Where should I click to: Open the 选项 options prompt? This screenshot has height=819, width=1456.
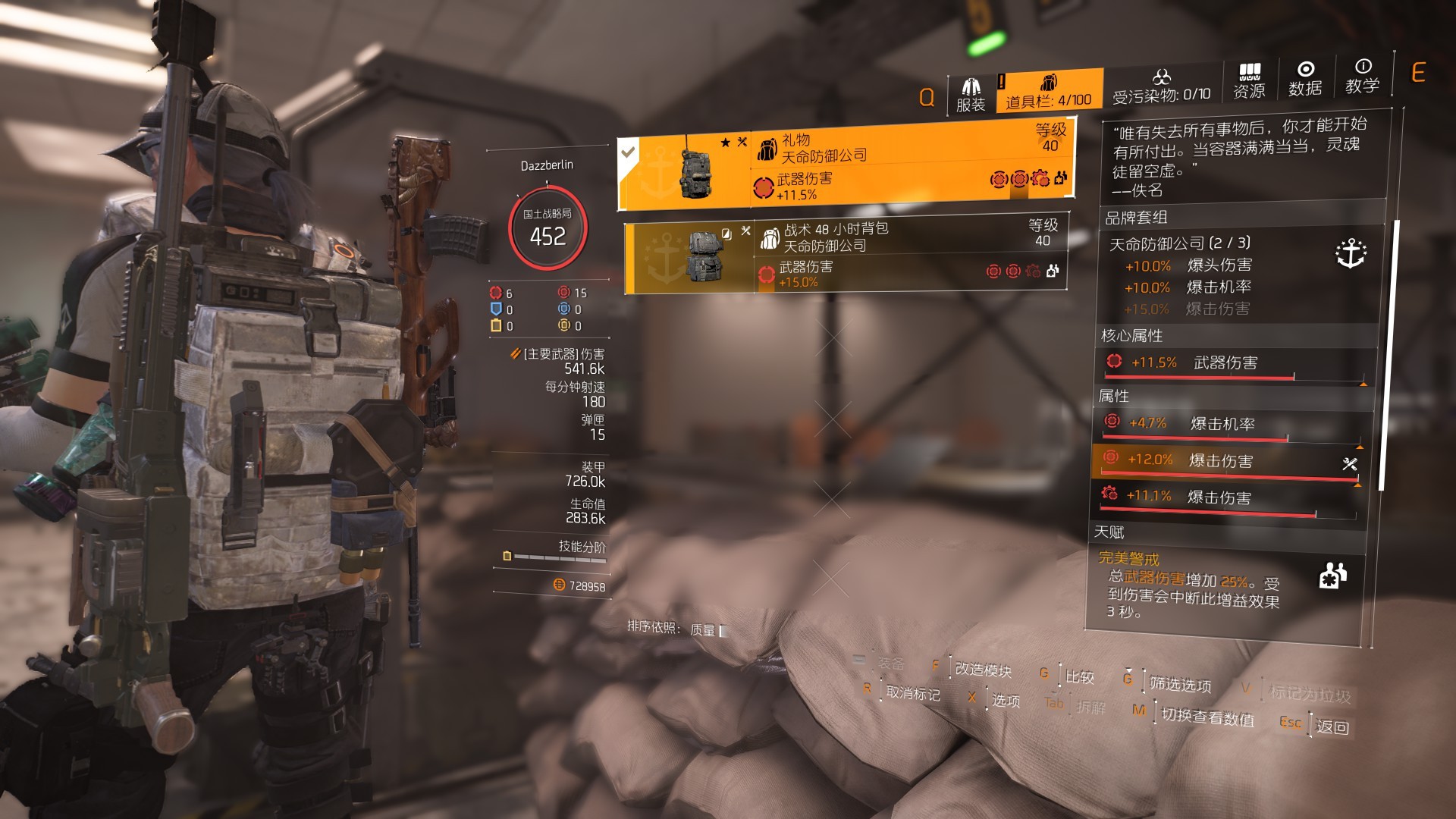(1006, 701)
